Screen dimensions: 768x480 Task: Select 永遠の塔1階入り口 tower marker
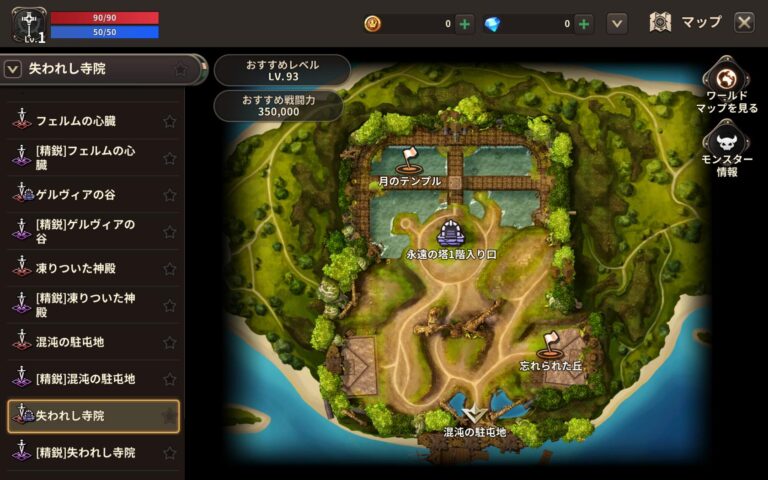[x=451, y=234]
